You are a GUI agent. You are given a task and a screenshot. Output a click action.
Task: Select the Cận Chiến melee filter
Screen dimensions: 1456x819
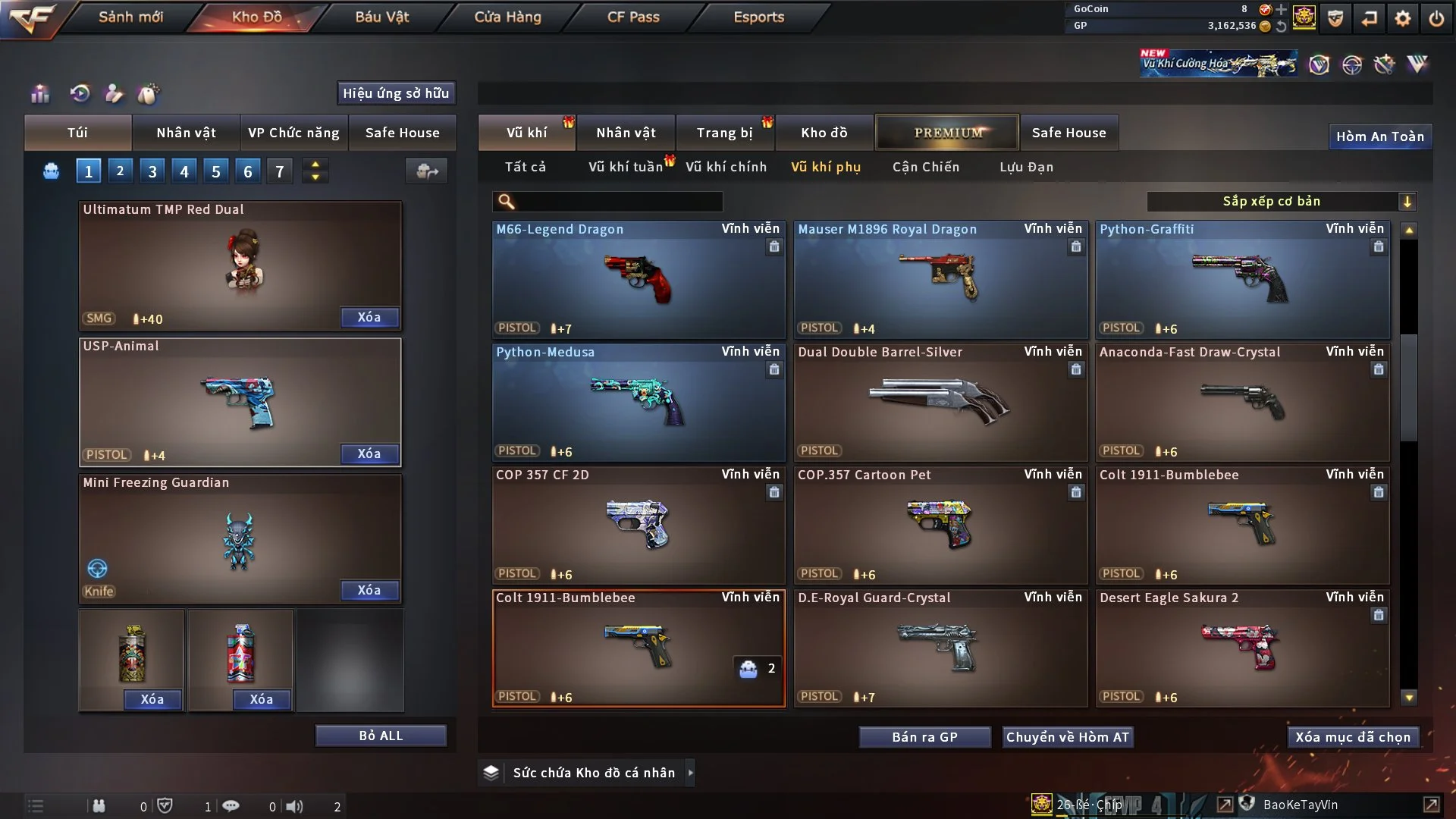925,167
